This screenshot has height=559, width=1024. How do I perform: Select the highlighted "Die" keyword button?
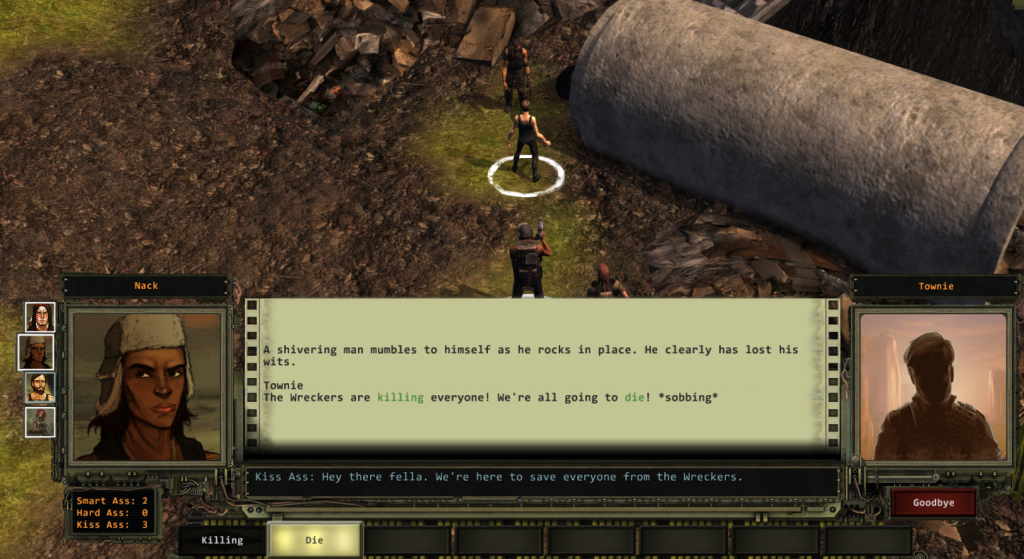314,540
